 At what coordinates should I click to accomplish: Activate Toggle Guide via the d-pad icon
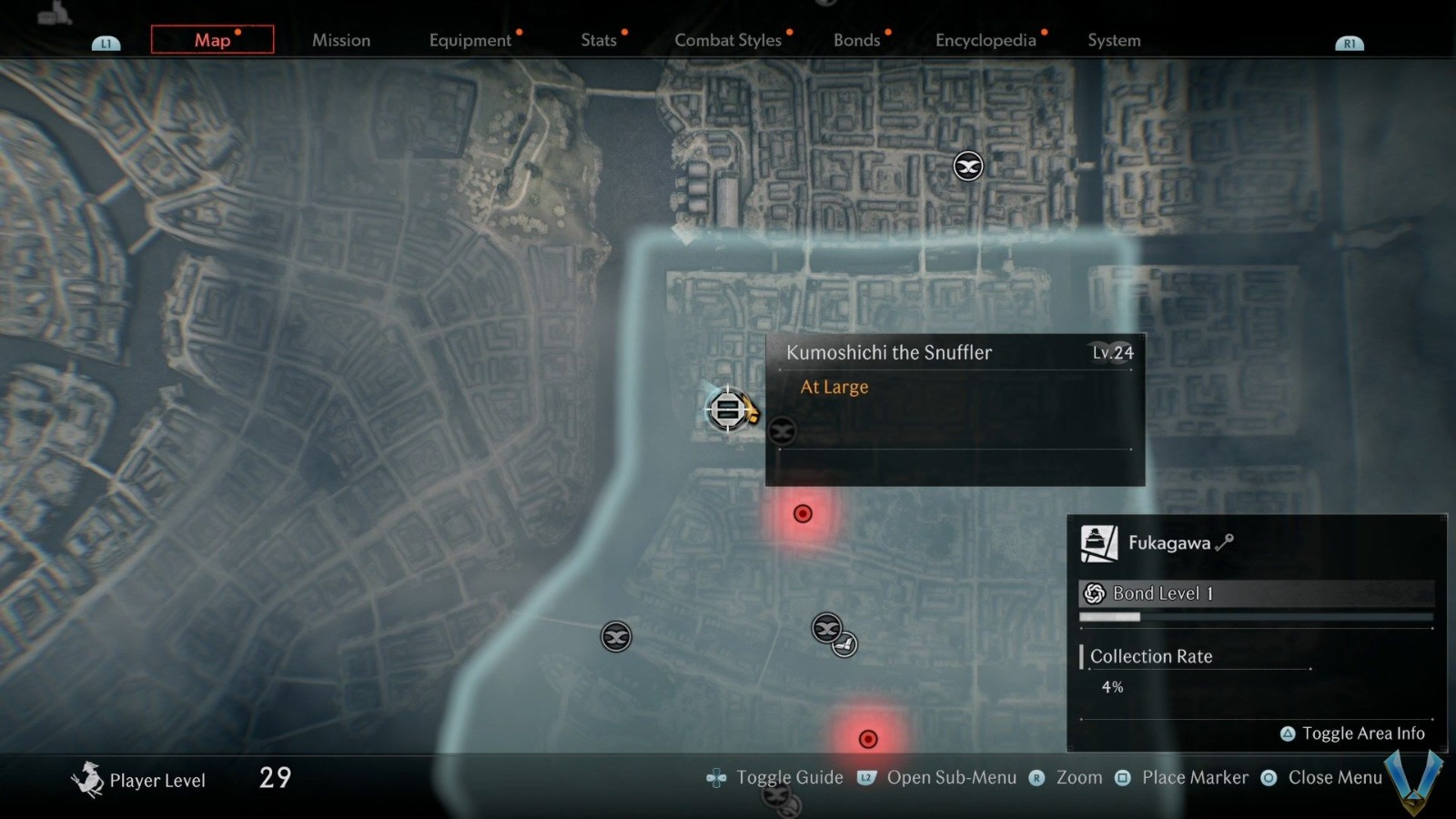[716, 778]
